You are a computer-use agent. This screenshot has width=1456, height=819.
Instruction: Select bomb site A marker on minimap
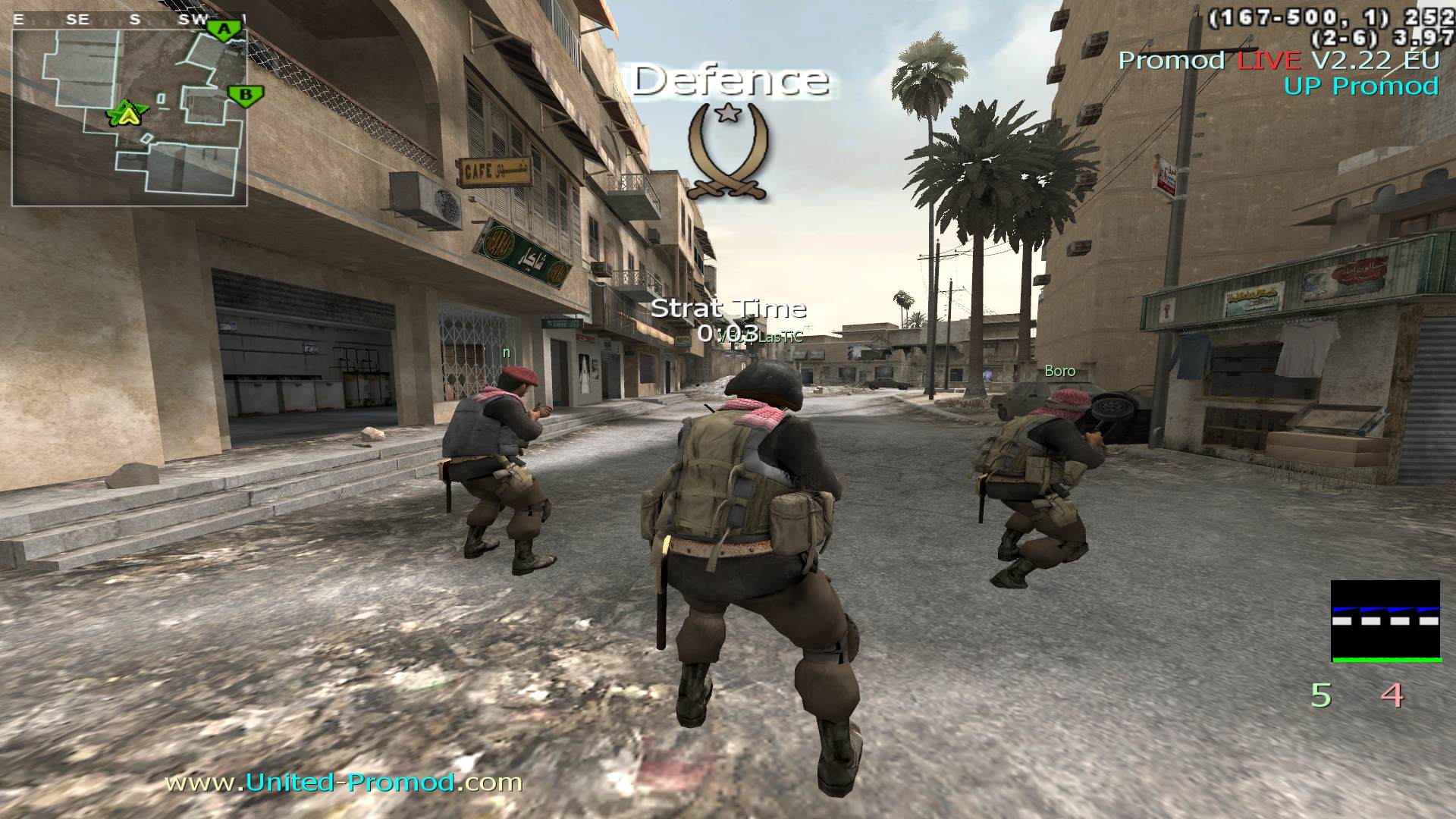224,30
